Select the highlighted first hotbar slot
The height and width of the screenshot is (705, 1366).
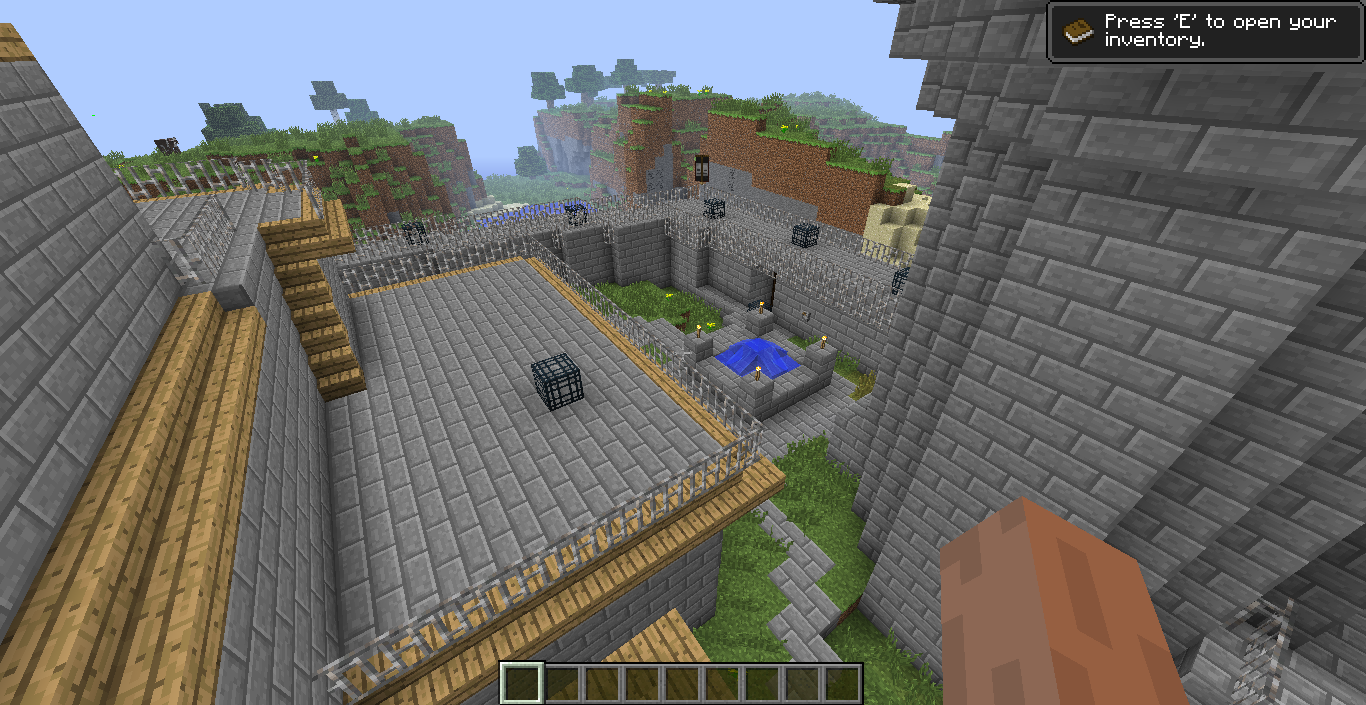coord(522,683)
